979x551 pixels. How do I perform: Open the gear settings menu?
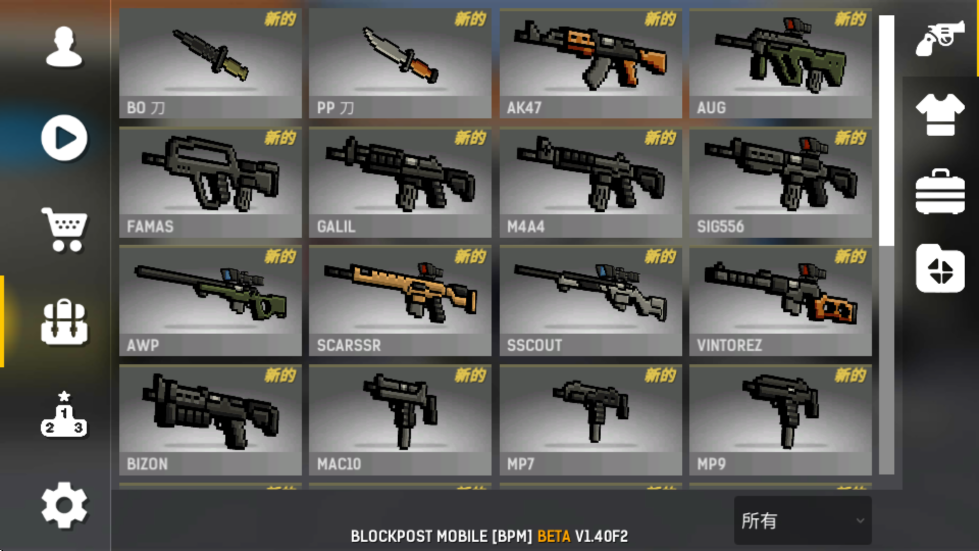point(64,506)
